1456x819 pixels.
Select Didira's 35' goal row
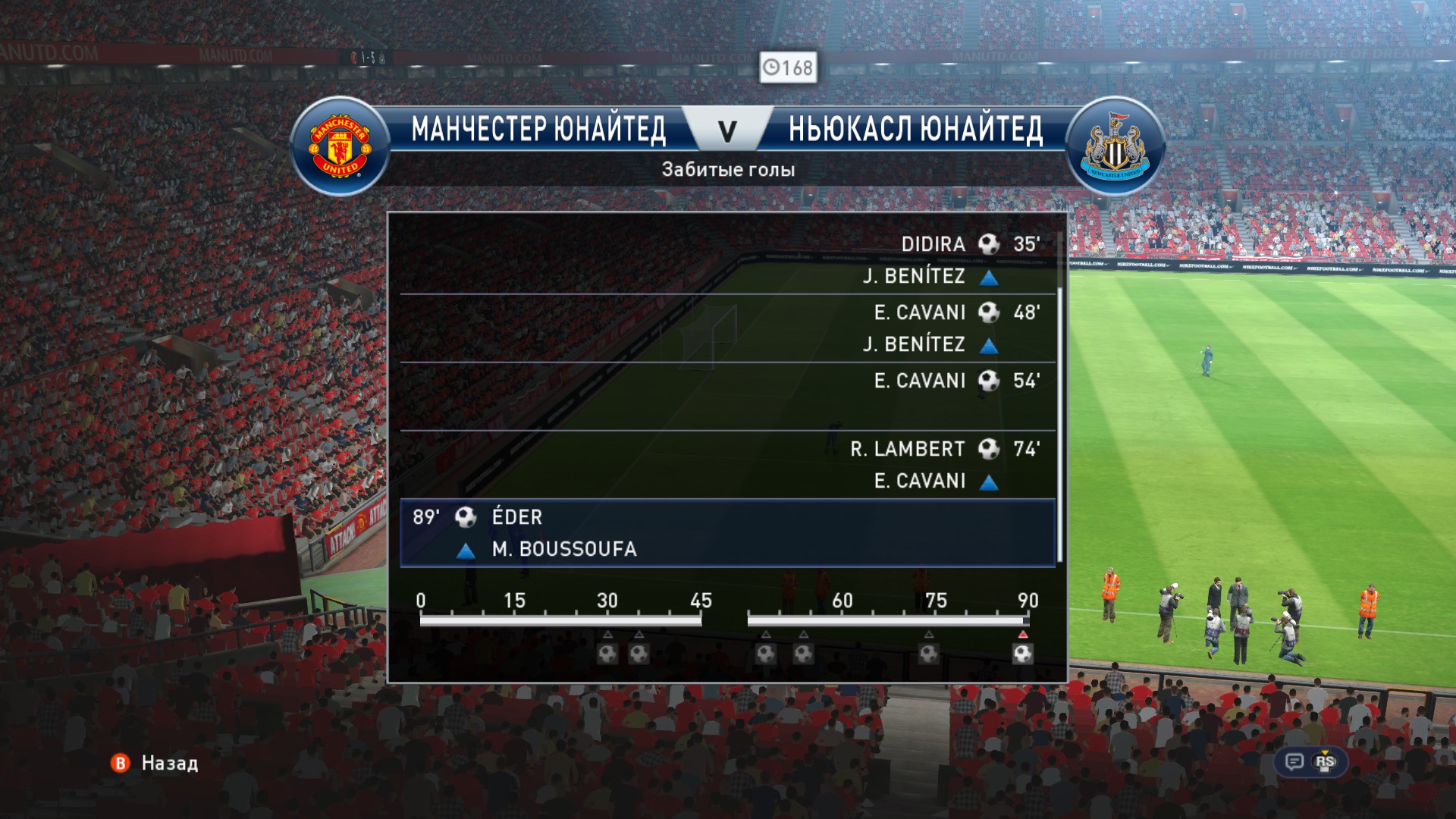[x=728, y=259]
